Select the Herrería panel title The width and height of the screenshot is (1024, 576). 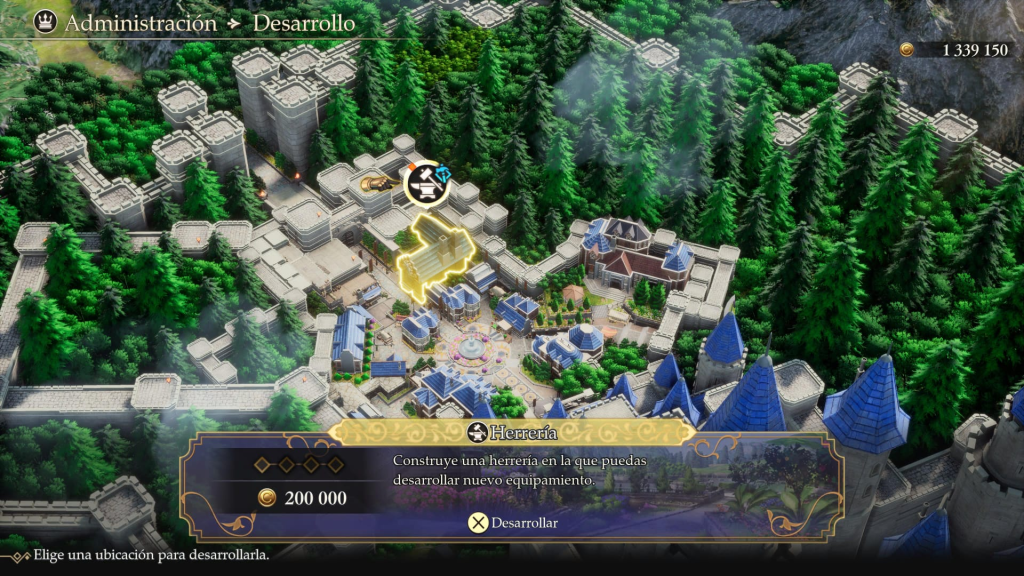pos(512,432)
